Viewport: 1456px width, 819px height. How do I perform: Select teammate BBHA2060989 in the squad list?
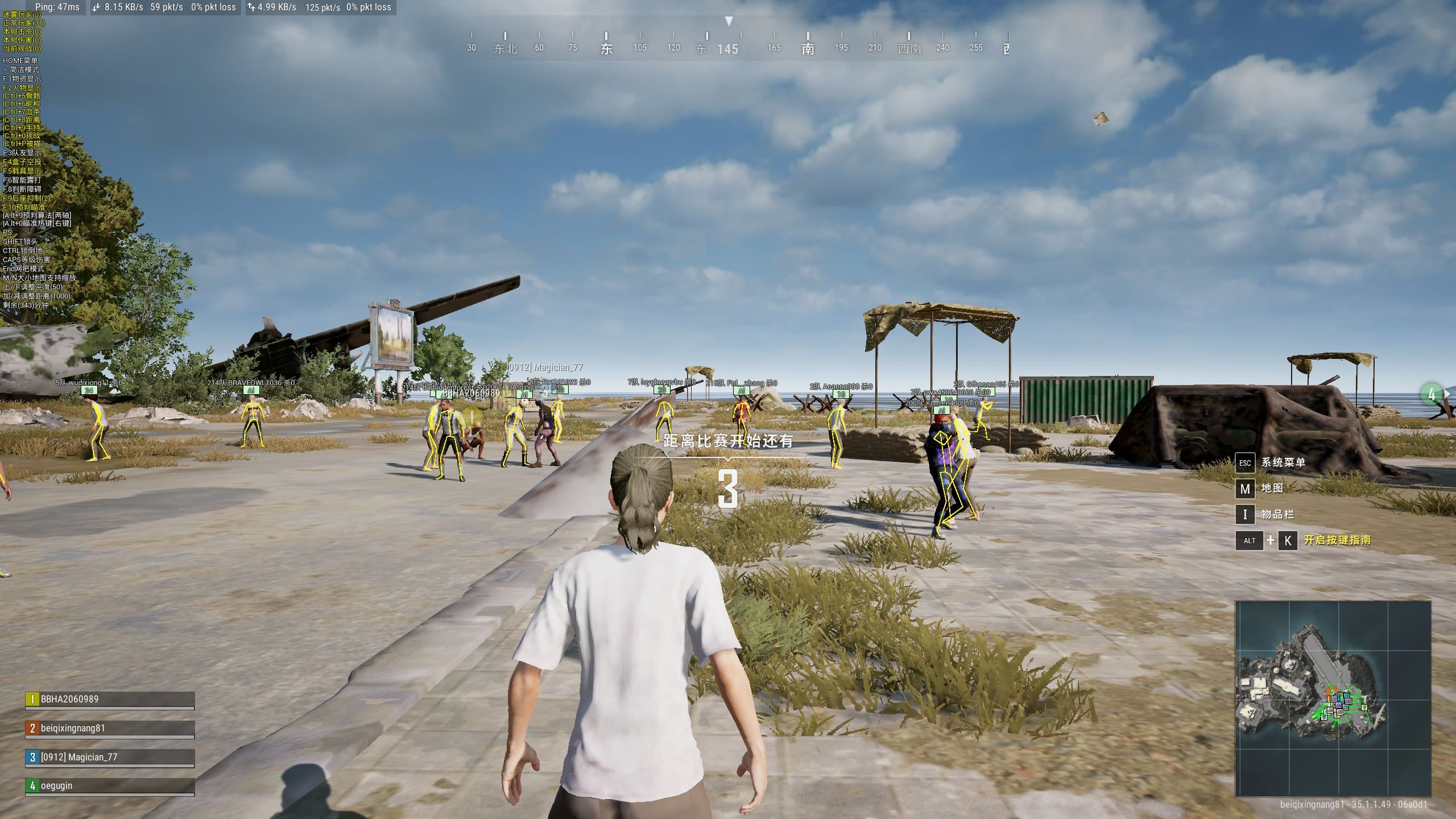coord(109,700)
